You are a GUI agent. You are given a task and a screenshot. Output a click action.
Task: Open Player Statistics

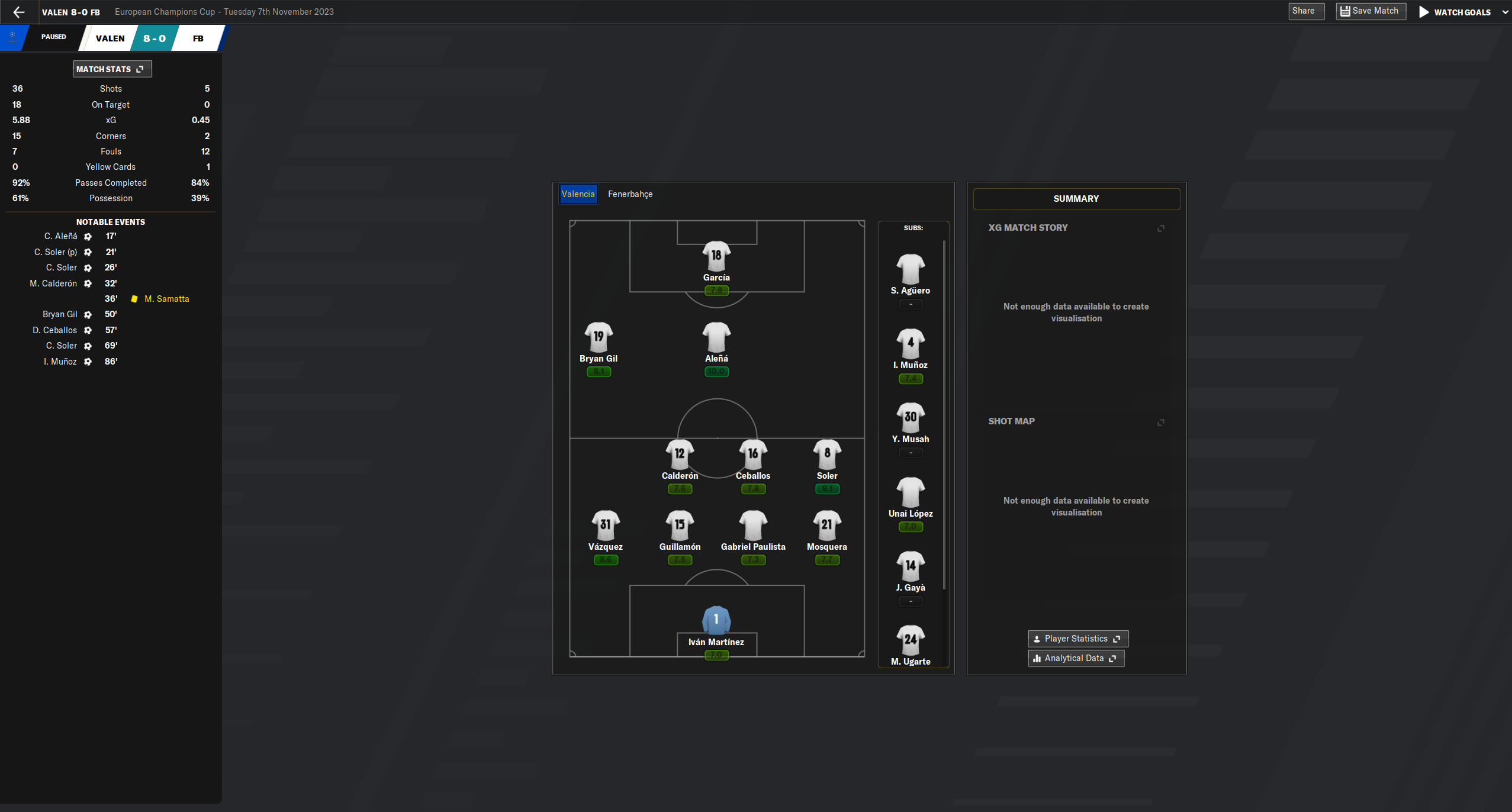point(1077,639)
